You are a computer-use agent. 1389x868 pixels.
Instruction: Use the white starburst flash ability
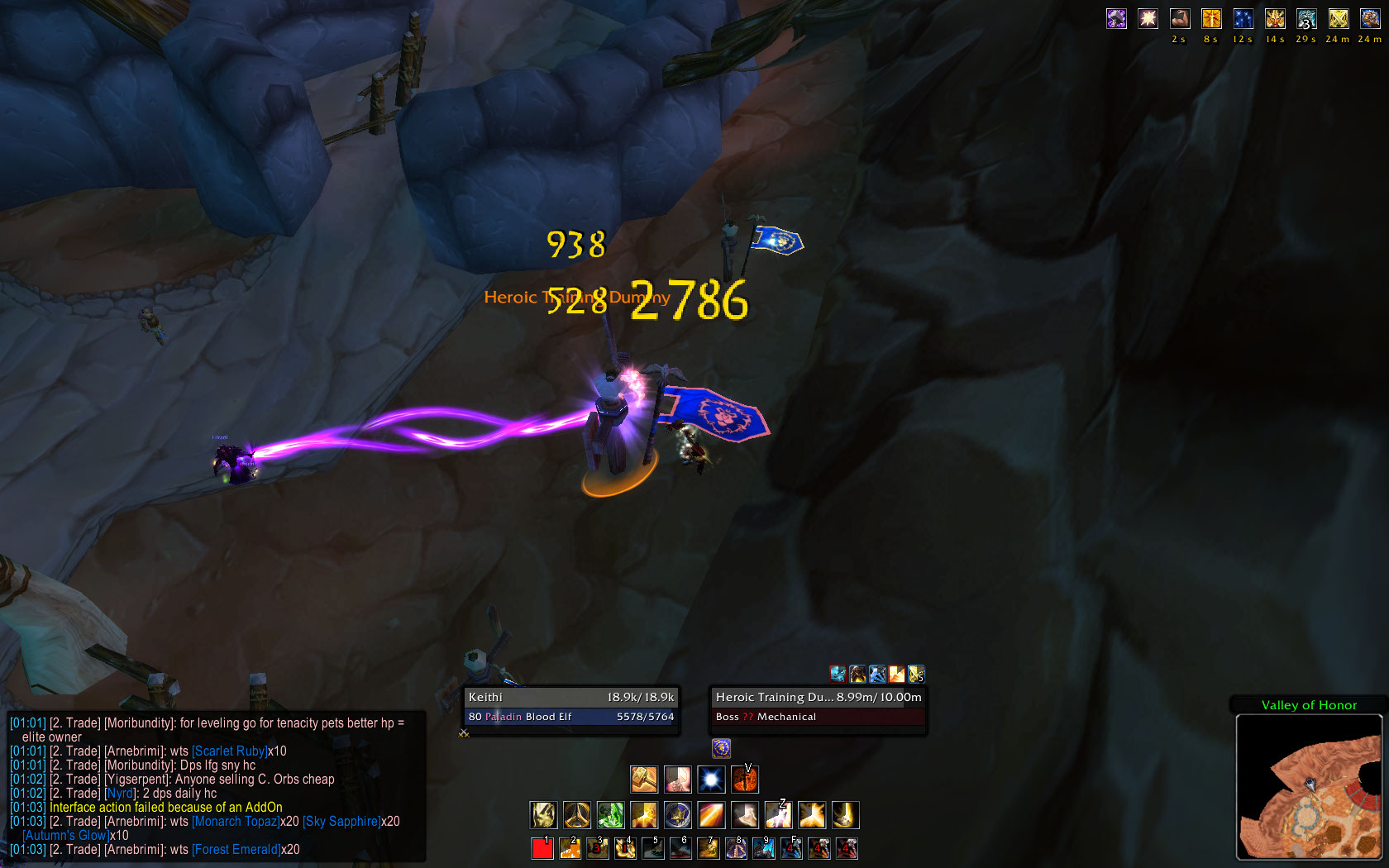click(x=711, y=779)
